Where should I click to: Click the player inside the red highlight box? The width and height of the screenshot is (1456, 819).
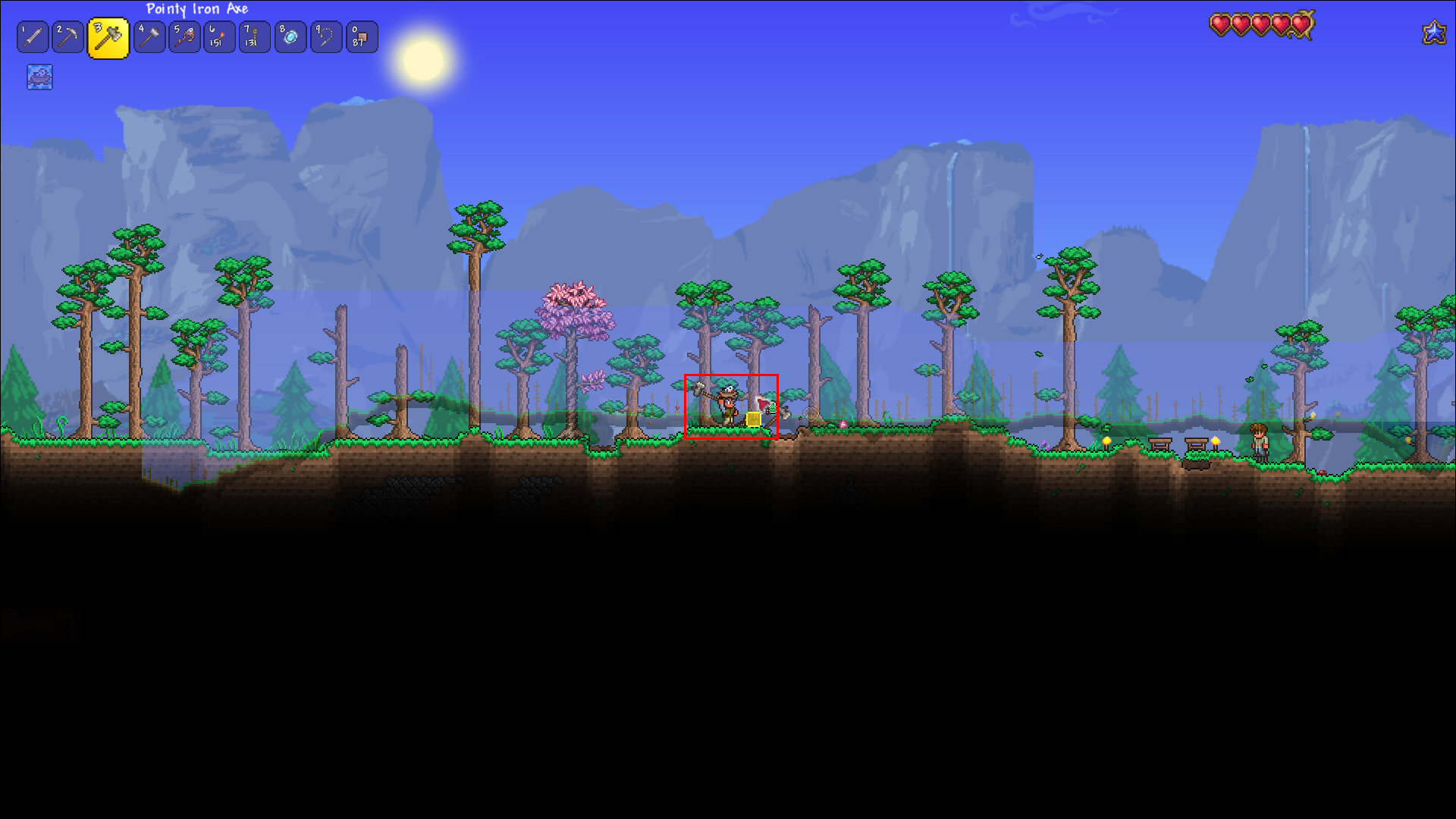pos(726,406)
